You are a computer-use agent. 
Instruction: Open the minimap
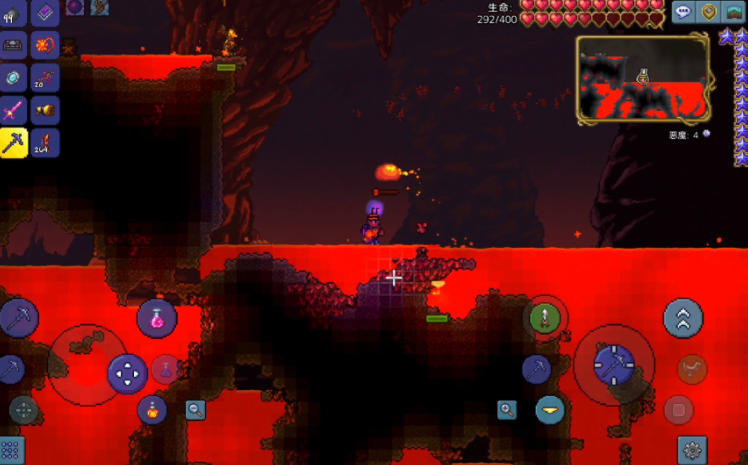642,80
